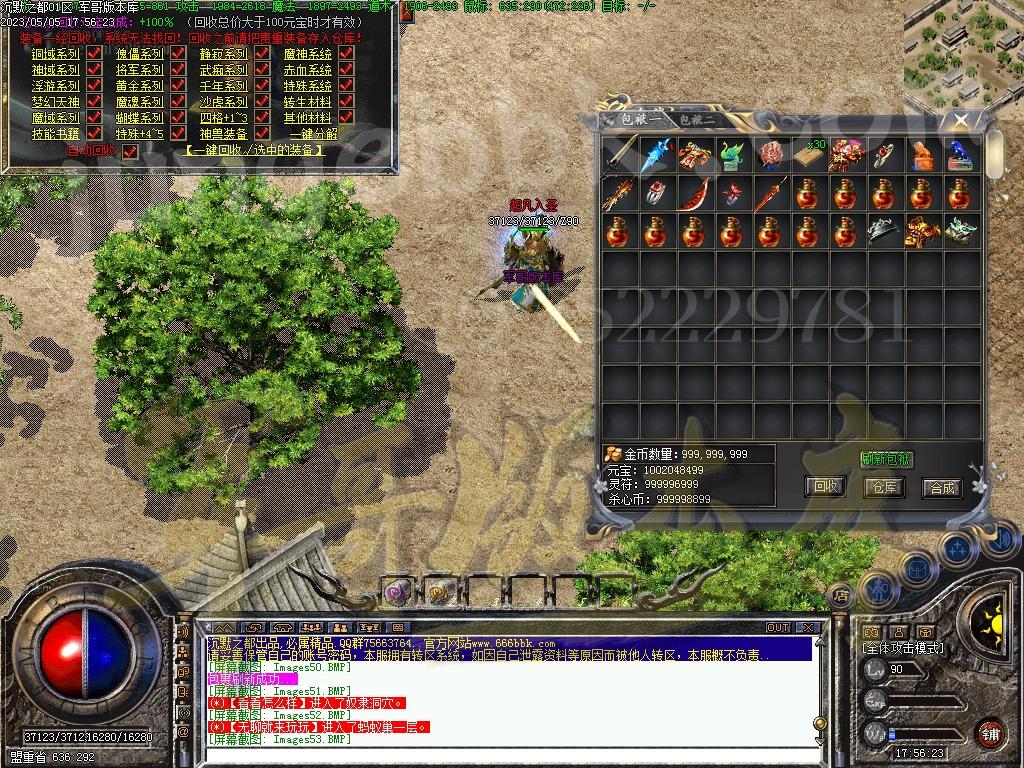The width and height of the screenshot is (1024, 768).
Task: Uncheck the 铜域系列 checkbox
Action: (94, 54)
